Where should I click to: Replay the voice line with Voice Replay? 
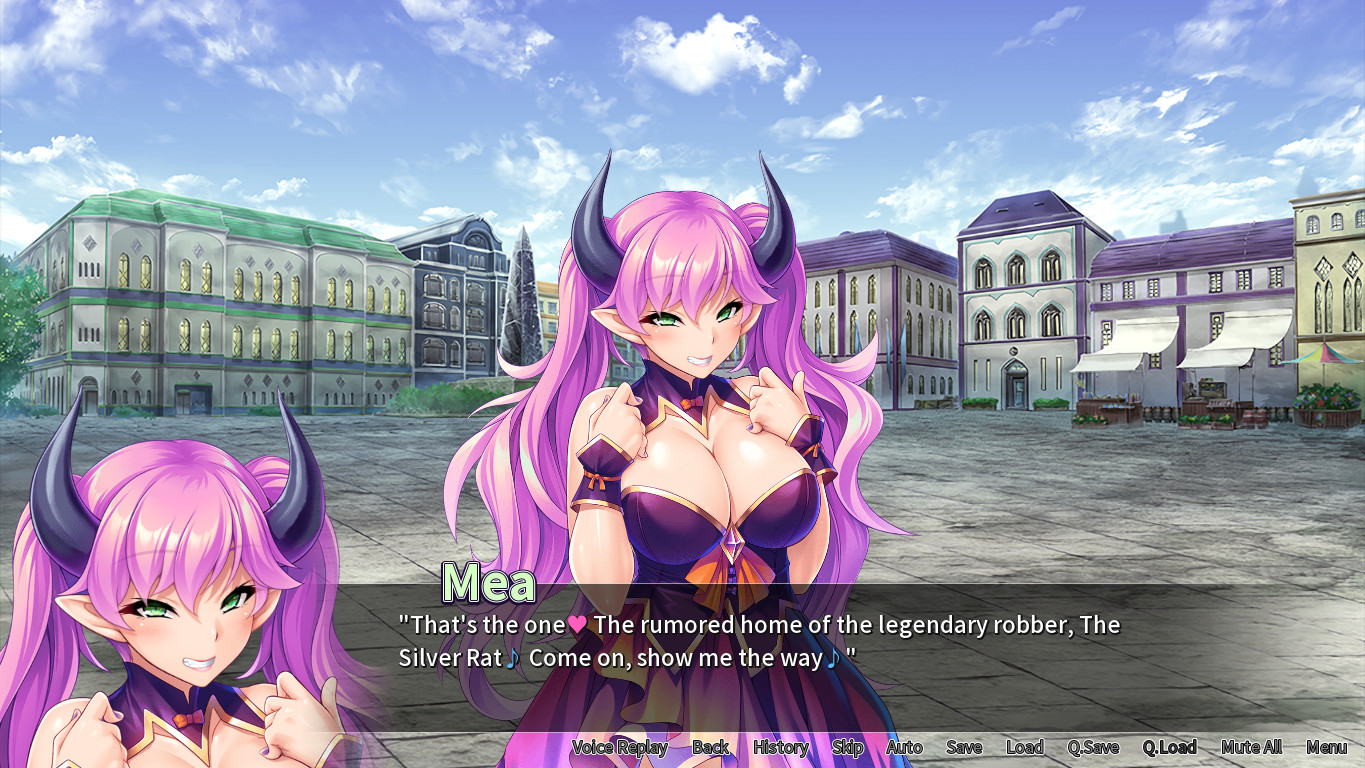[619, 747]
